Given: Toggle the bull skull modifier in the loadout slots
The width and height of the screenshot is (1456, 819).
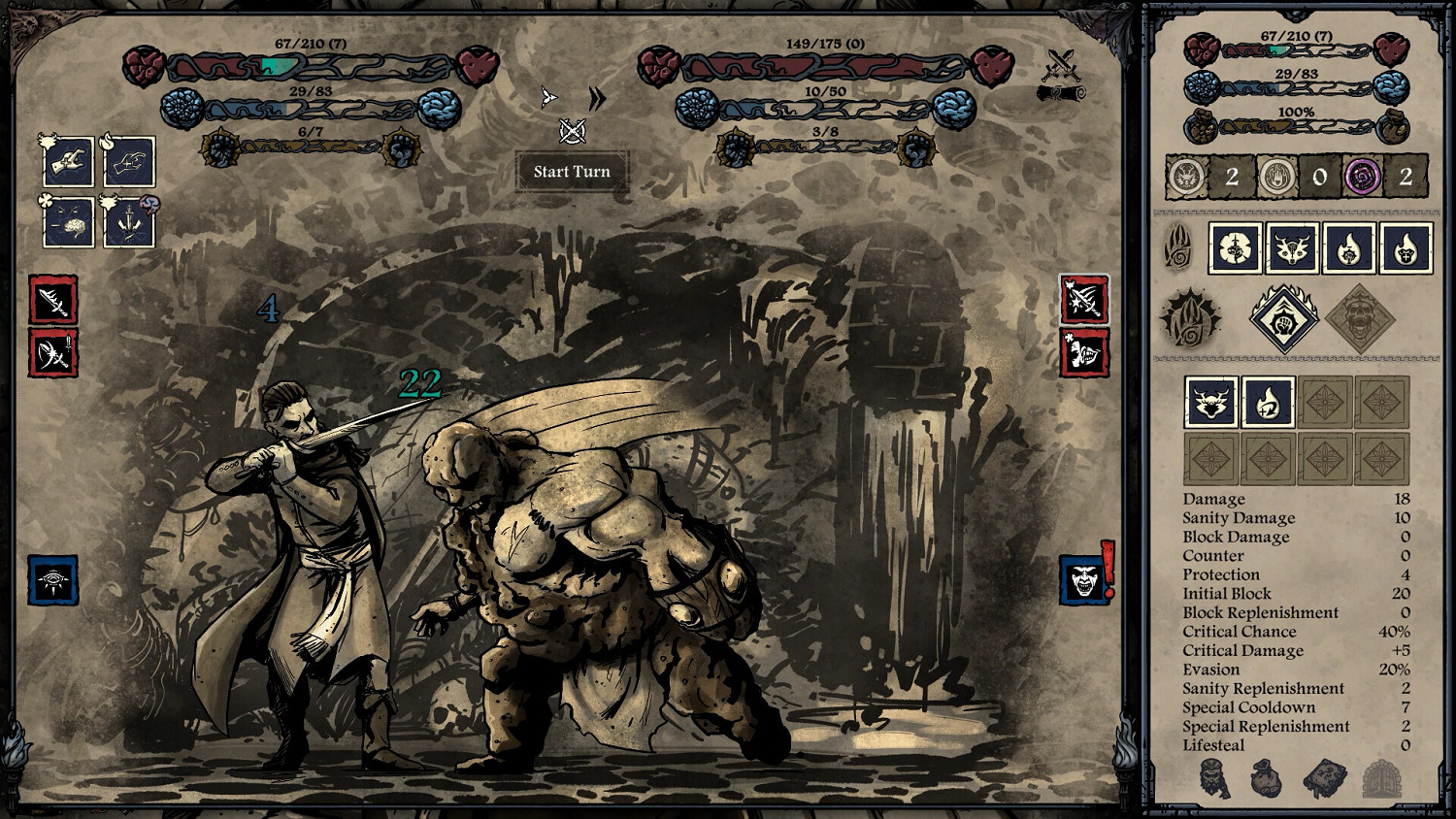Looking at the screenshot, I should coord(1210,404).
